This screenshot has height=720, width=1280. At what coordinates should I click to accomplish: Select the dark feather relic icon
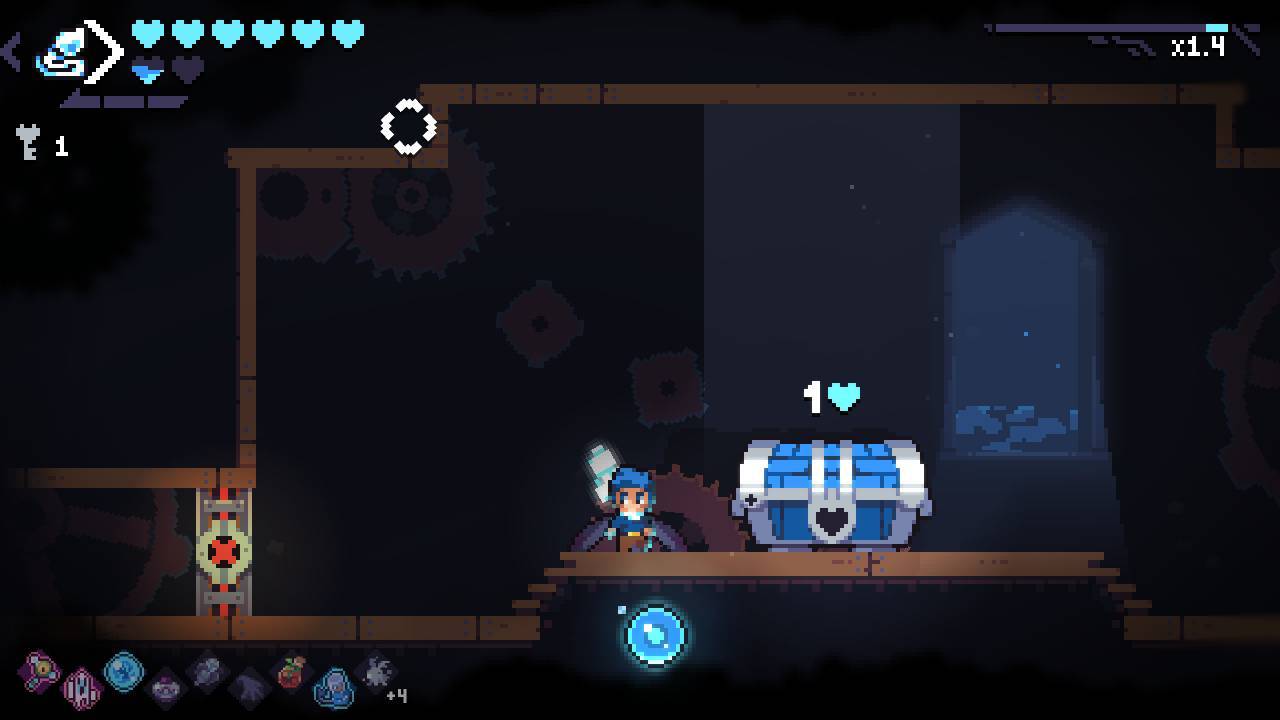point(249,688)
